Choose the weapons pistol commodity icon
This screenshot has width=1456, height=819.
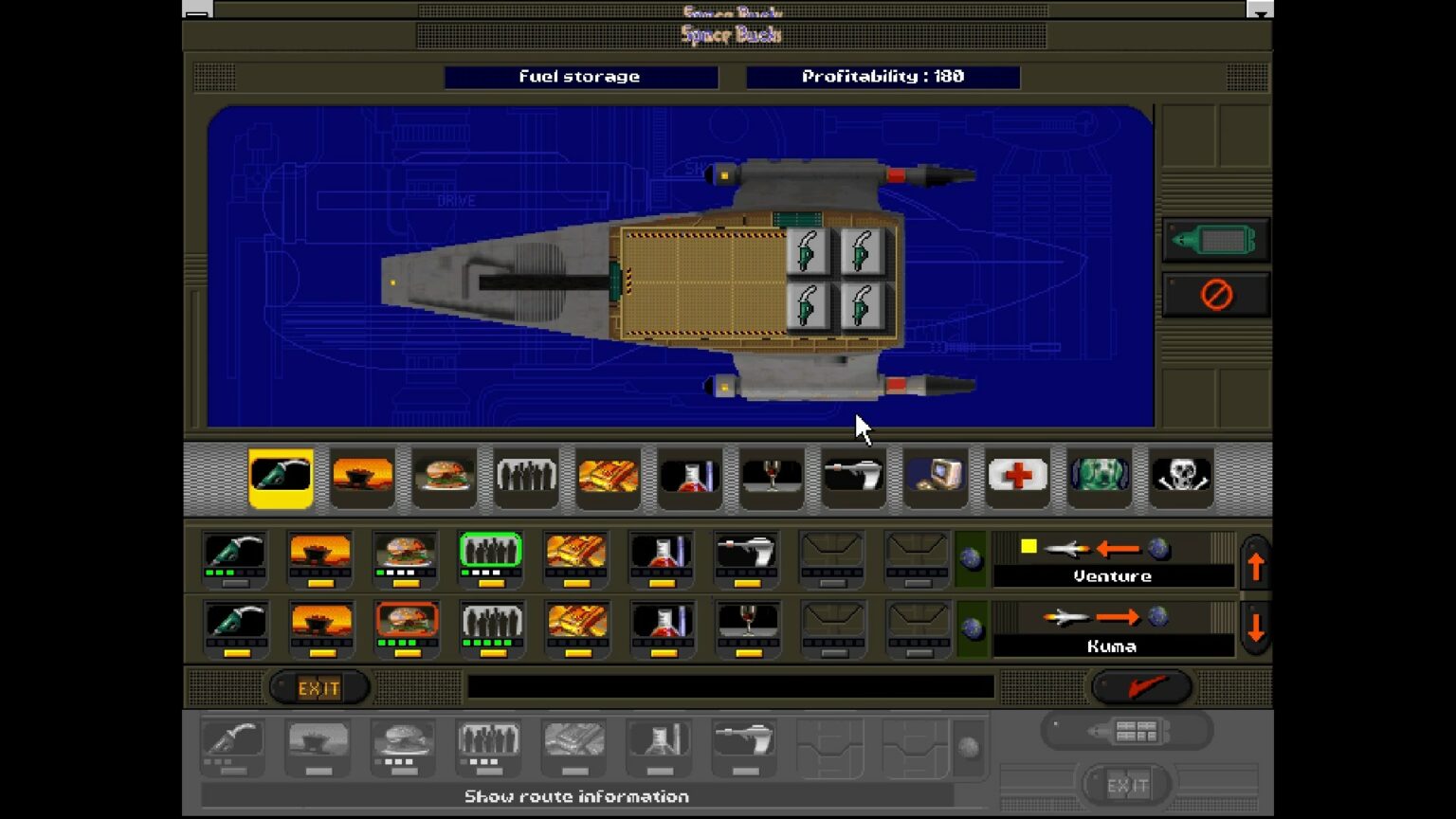852,479
